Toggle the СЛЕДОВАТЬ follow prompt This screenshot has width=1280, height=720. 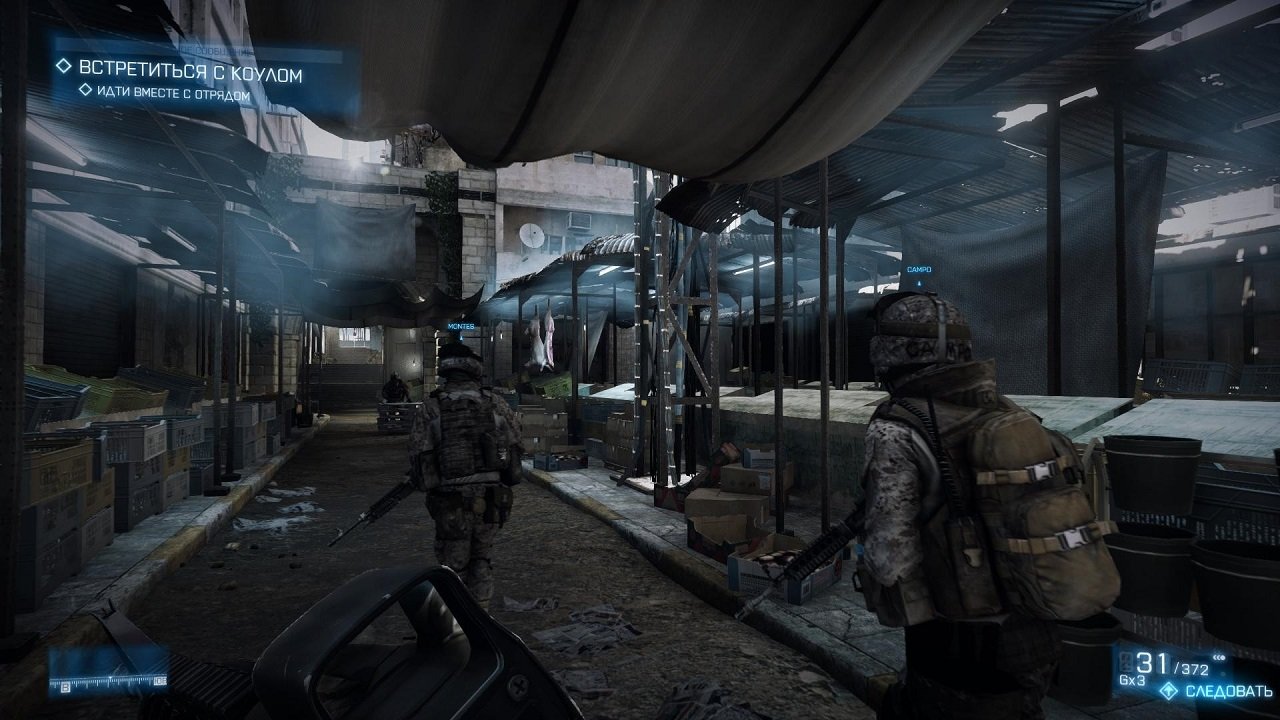point(1228,690)
